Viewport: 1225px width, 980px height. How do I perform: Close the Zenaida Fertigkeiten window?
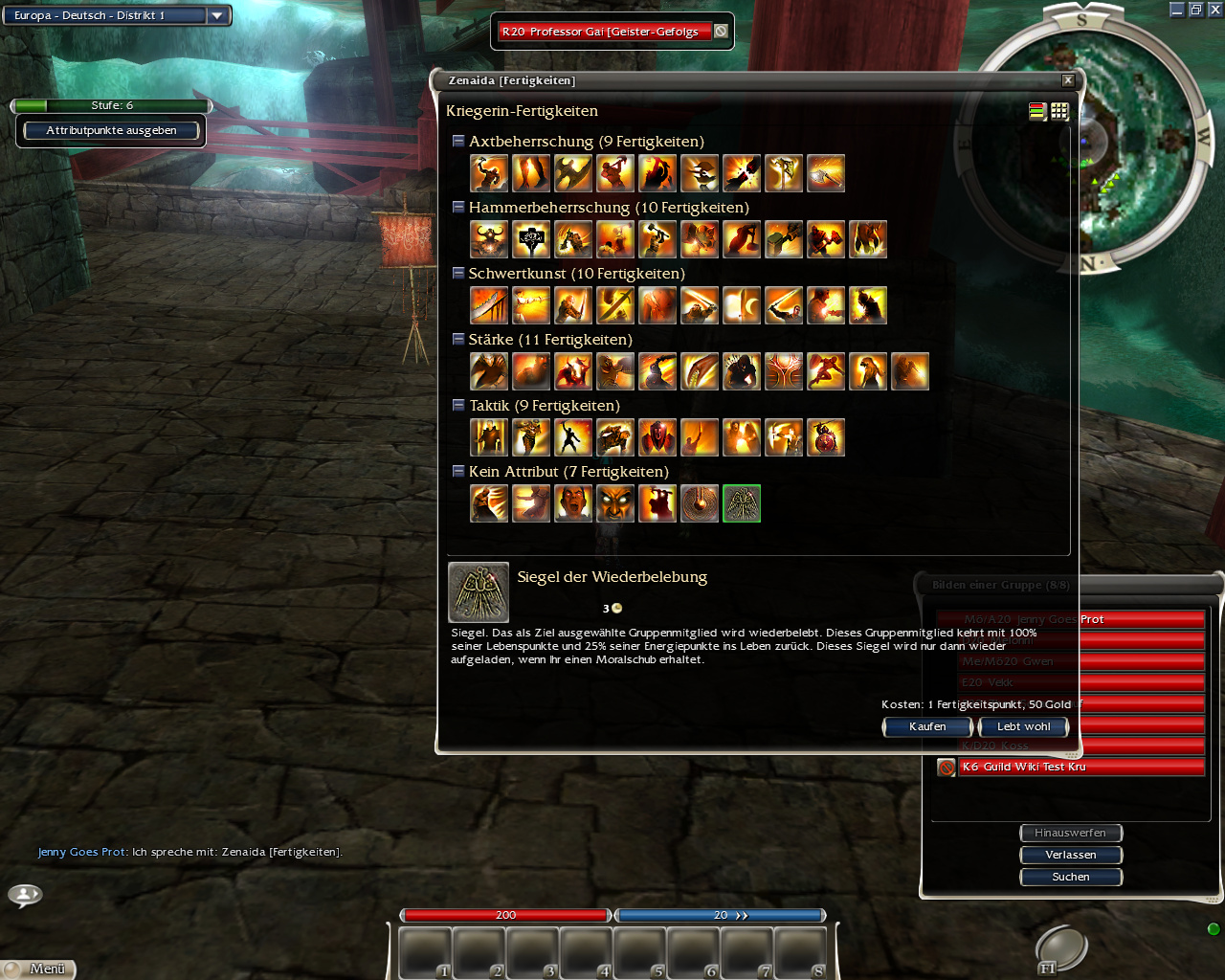[x=1068, y=80]
